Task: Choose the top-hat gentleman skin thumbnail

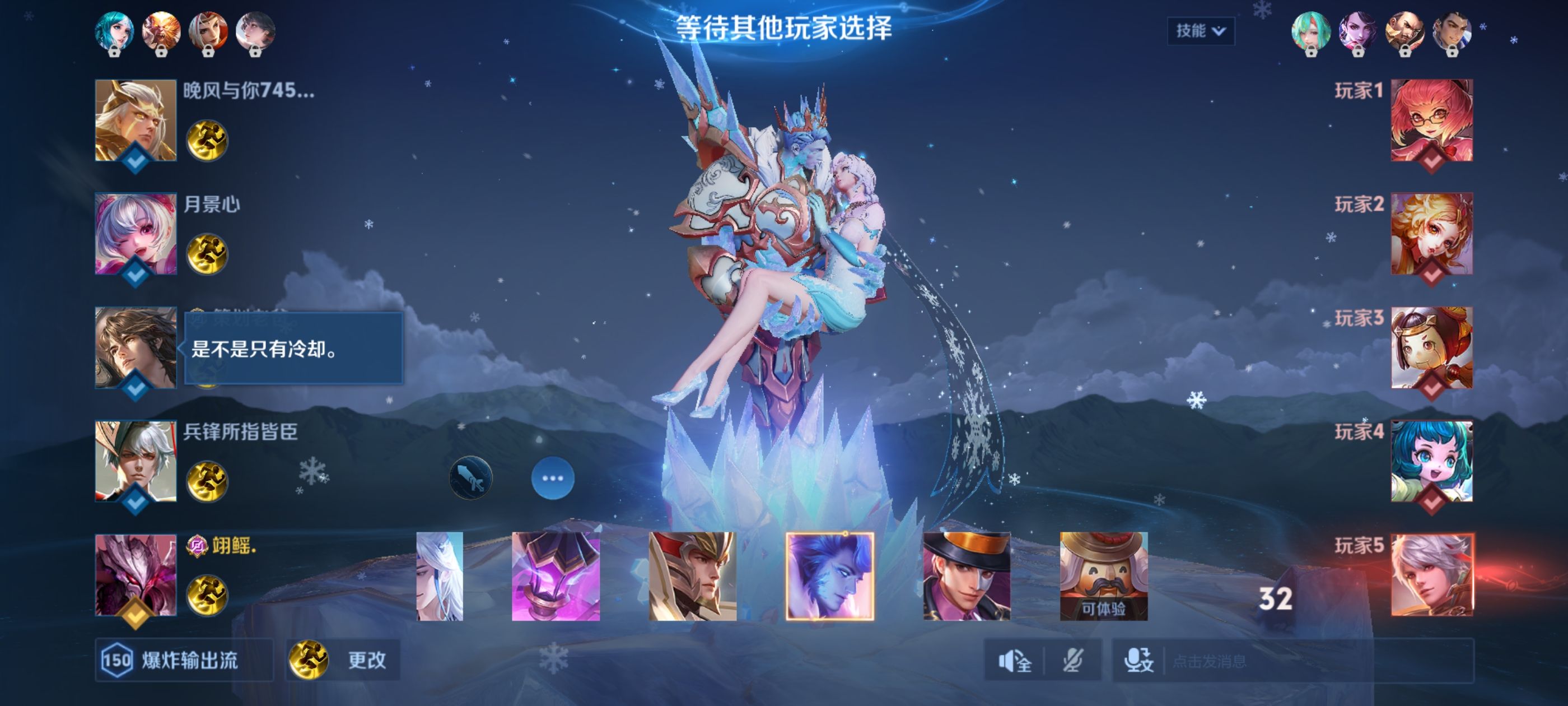Action: coord(966,576)
